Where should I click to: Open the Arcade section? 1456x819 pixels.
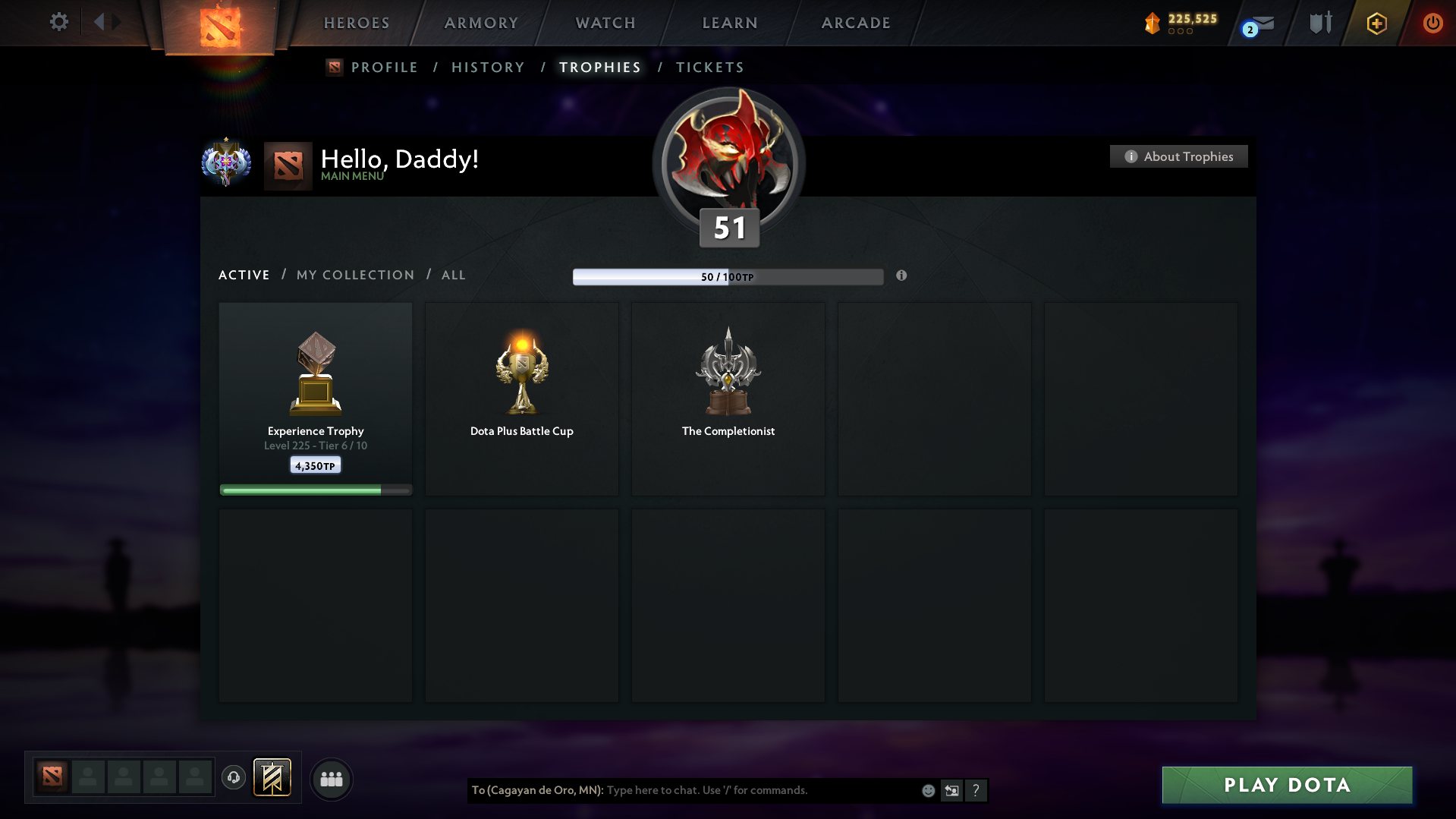[856, 23]
